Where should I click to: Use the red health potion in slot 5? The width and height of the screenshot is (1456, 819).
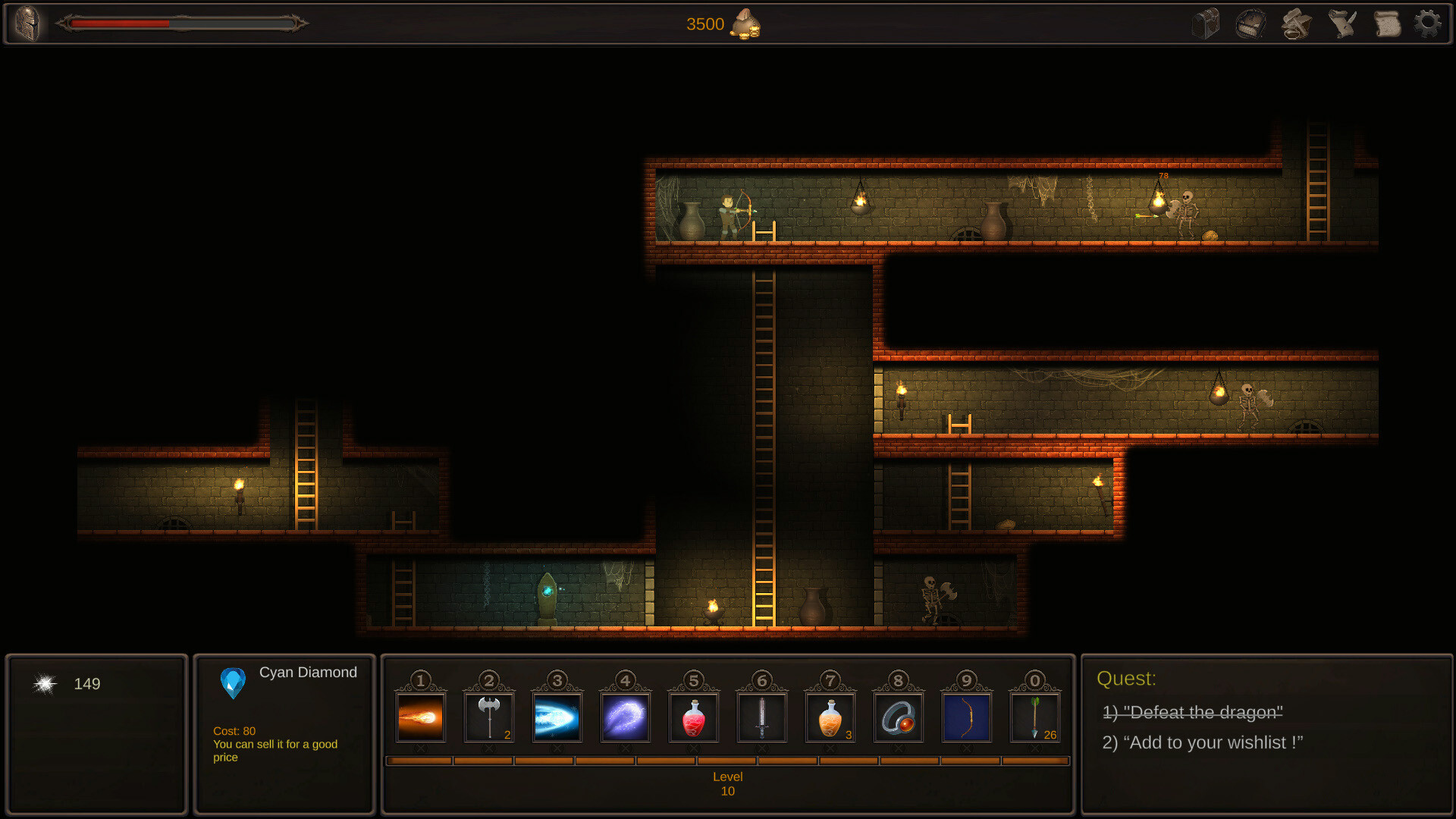[694, 715]
